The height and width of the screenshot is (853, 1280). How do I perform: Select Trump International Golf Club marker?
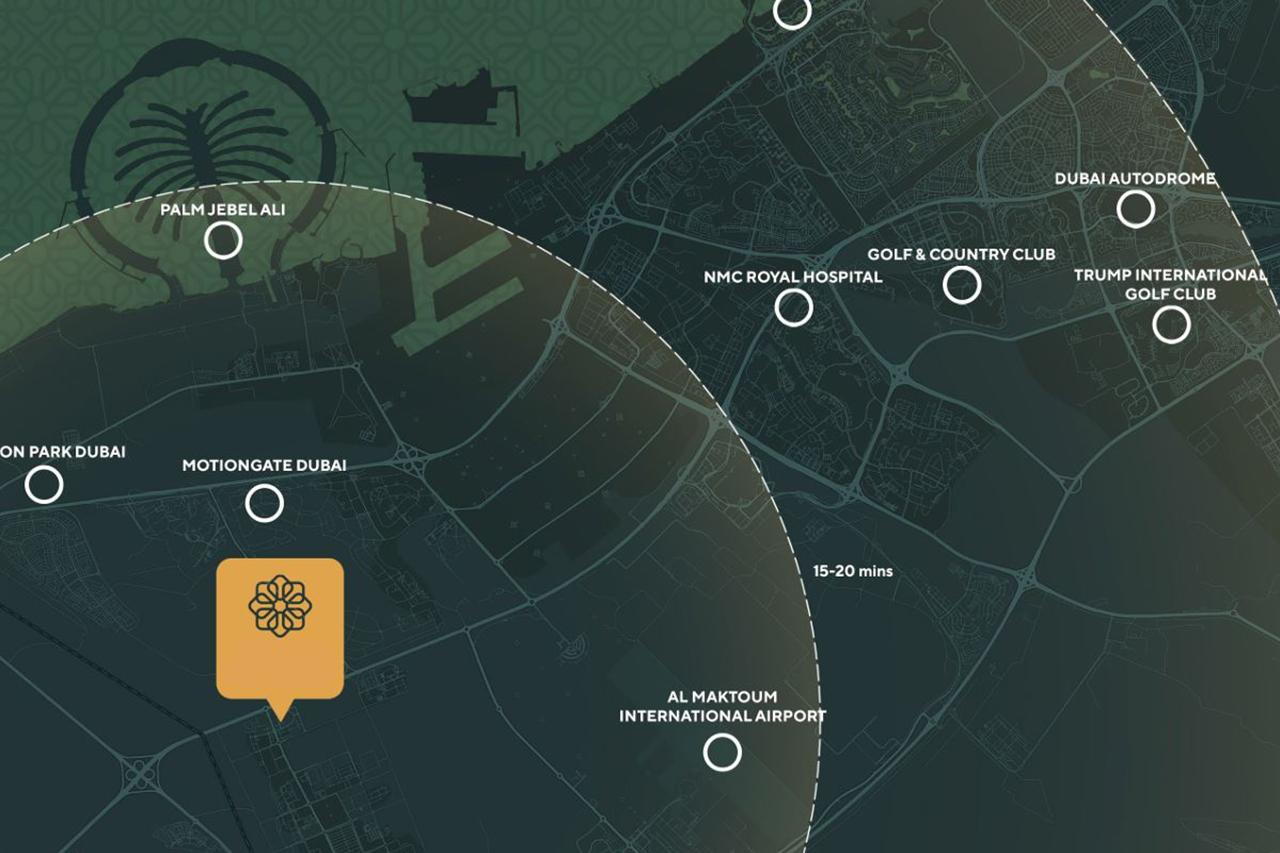1171,324
